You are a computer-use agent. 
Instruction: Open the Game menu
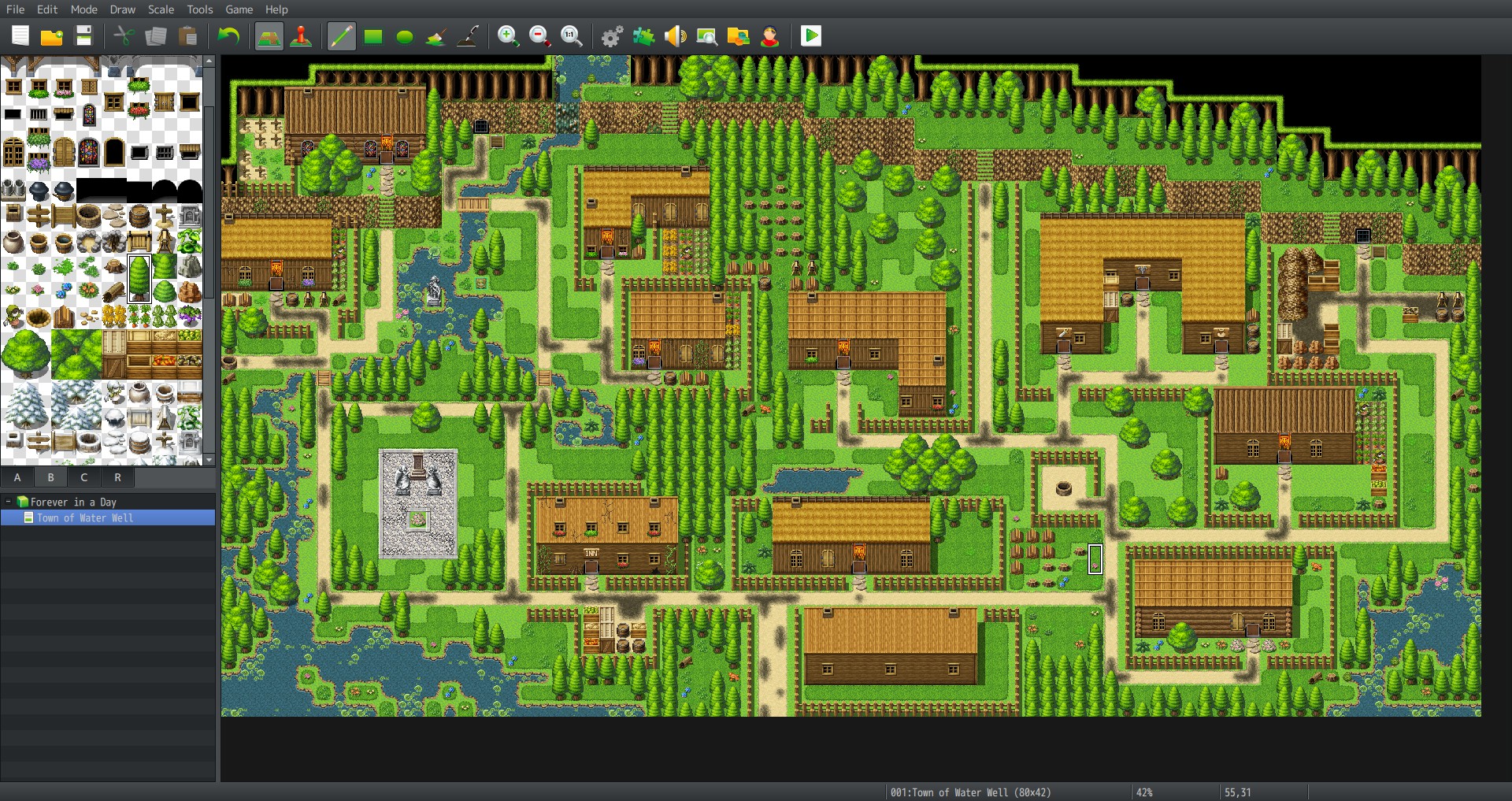pos(239,9)
